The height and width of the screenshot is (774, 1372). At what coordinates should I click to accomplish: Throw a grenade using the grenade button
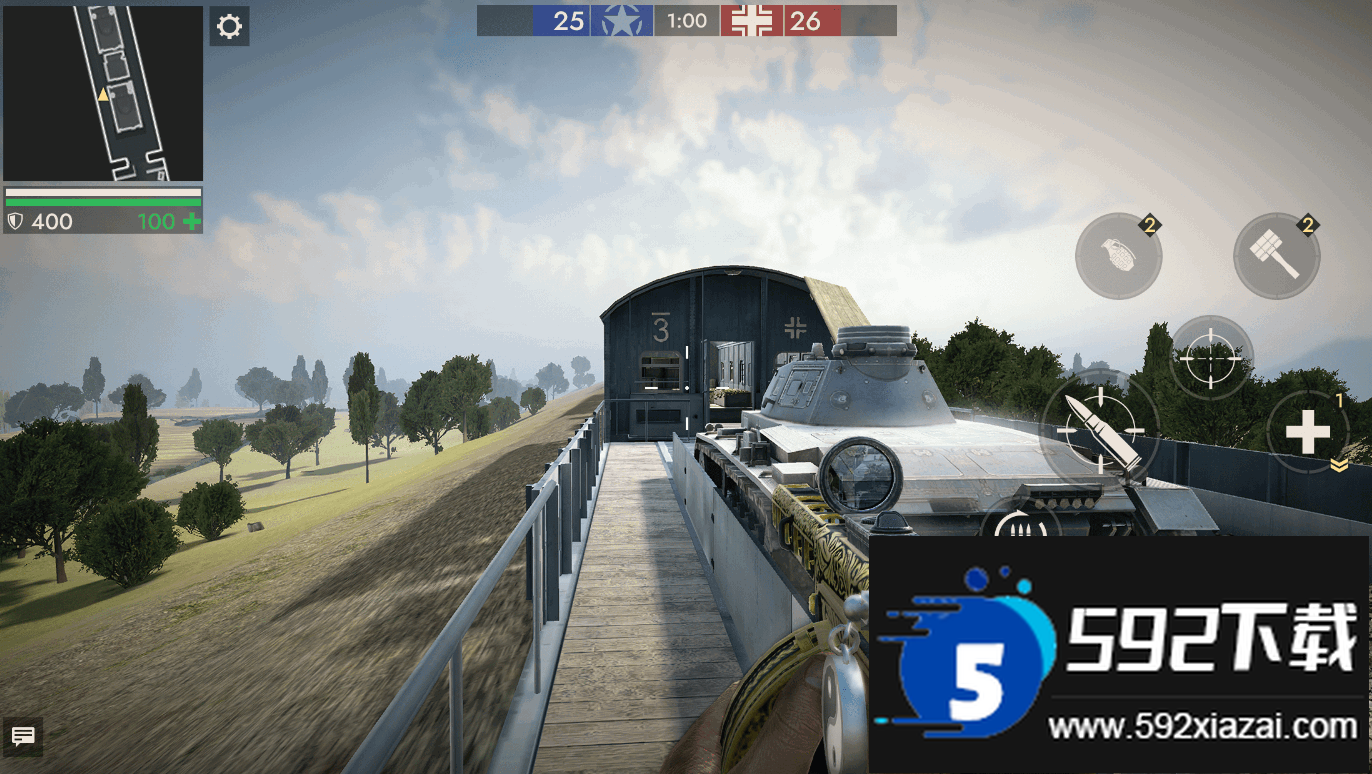click(x=1118, y=255)
